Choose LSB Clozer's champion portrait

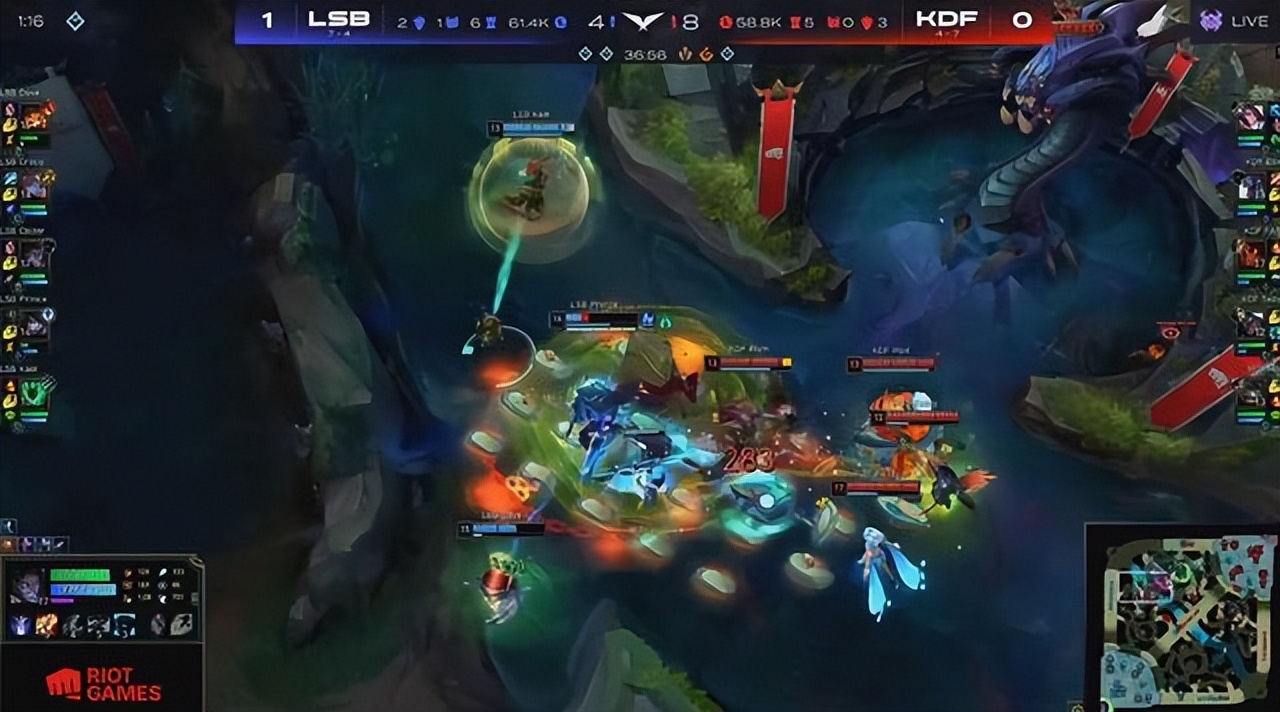tap(37, 256)
